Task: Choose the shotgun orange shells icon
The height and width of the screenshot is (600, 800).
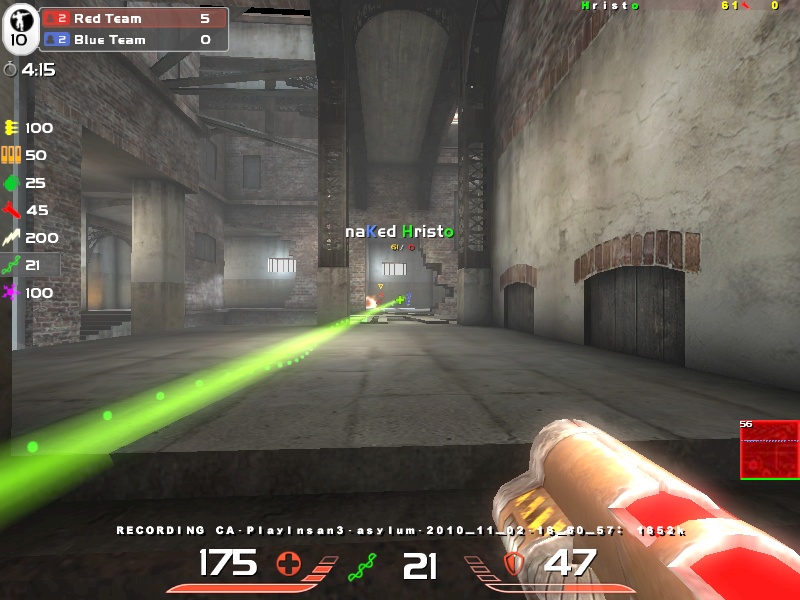Action: click(12, 155)
